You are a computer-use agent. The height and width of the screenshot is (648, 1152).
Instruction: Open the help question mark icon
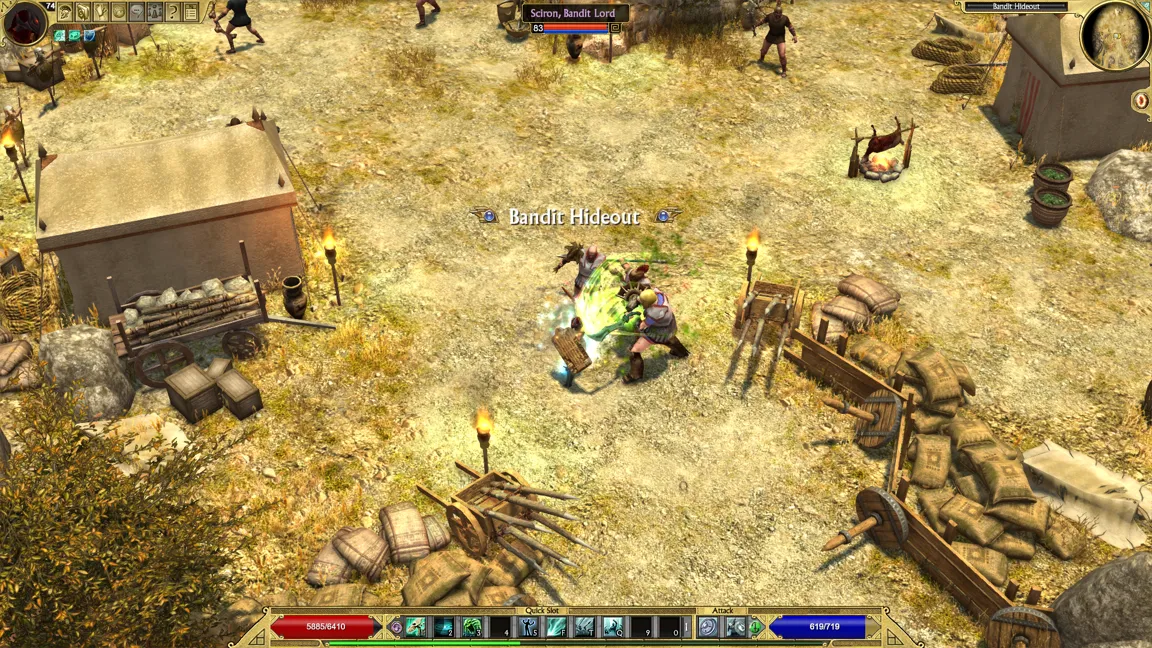(x=173, y=12)
